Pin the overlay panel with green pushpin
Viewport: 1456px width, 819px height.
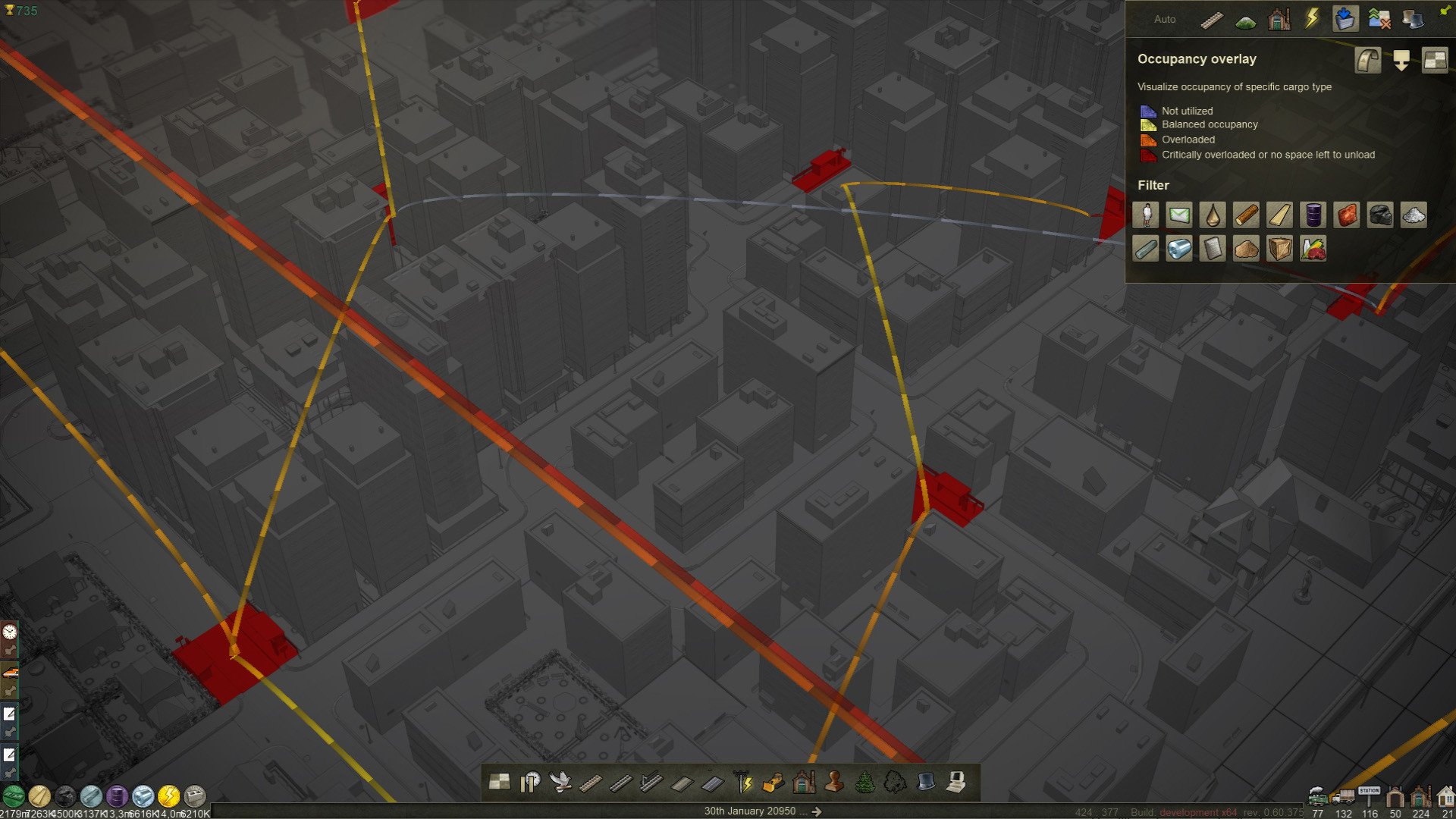1445,10
